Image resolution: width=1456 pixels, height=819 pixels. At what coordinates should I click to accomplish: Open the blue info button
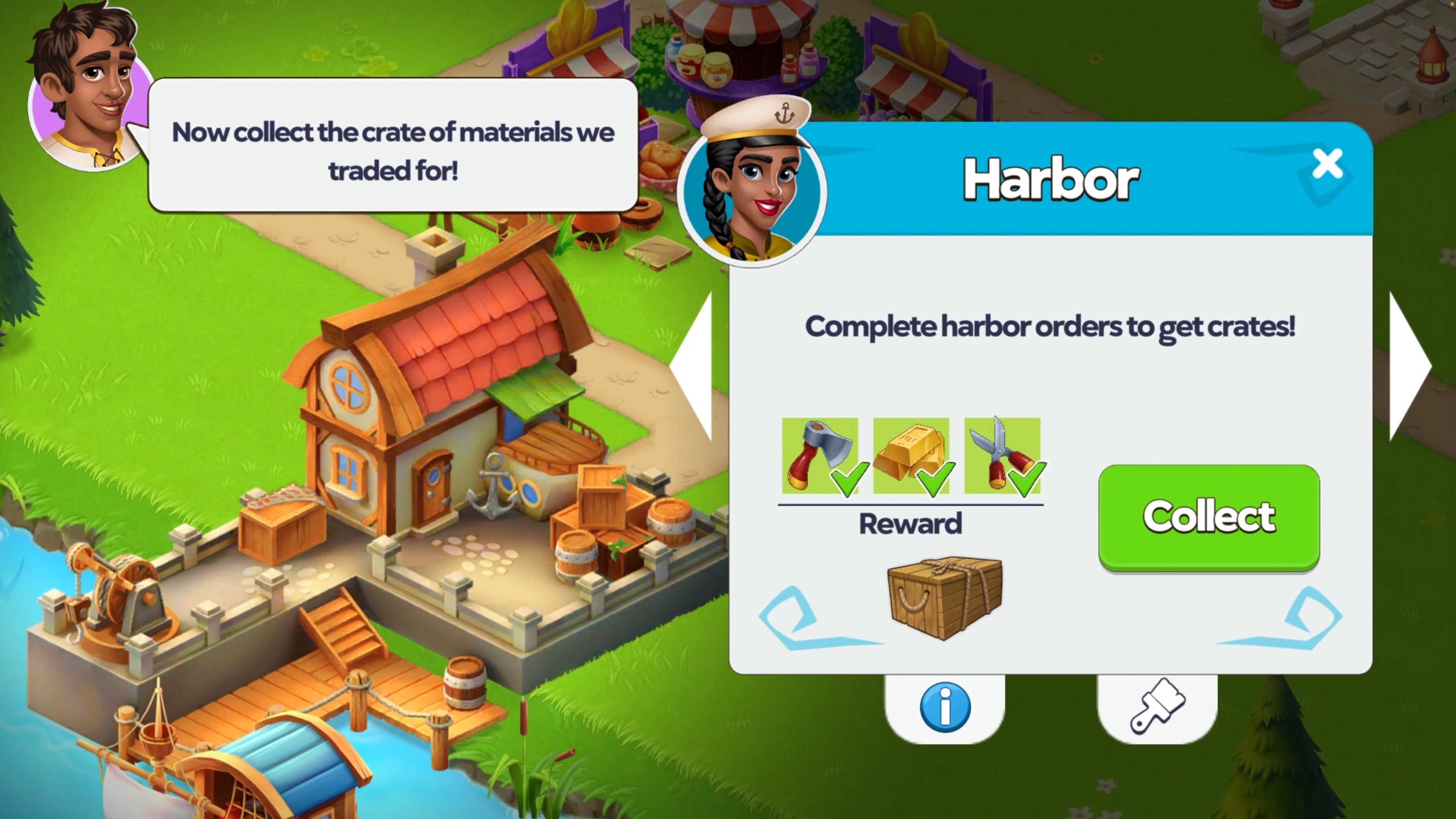[x=945, y=707]
